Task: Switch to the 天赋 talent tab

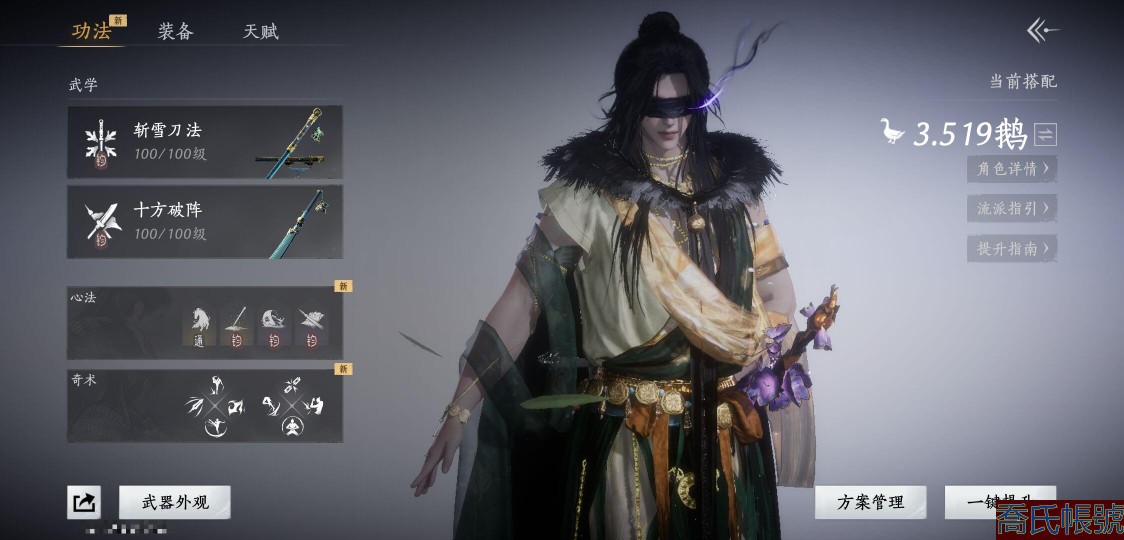Action: (x=260, y=31)
